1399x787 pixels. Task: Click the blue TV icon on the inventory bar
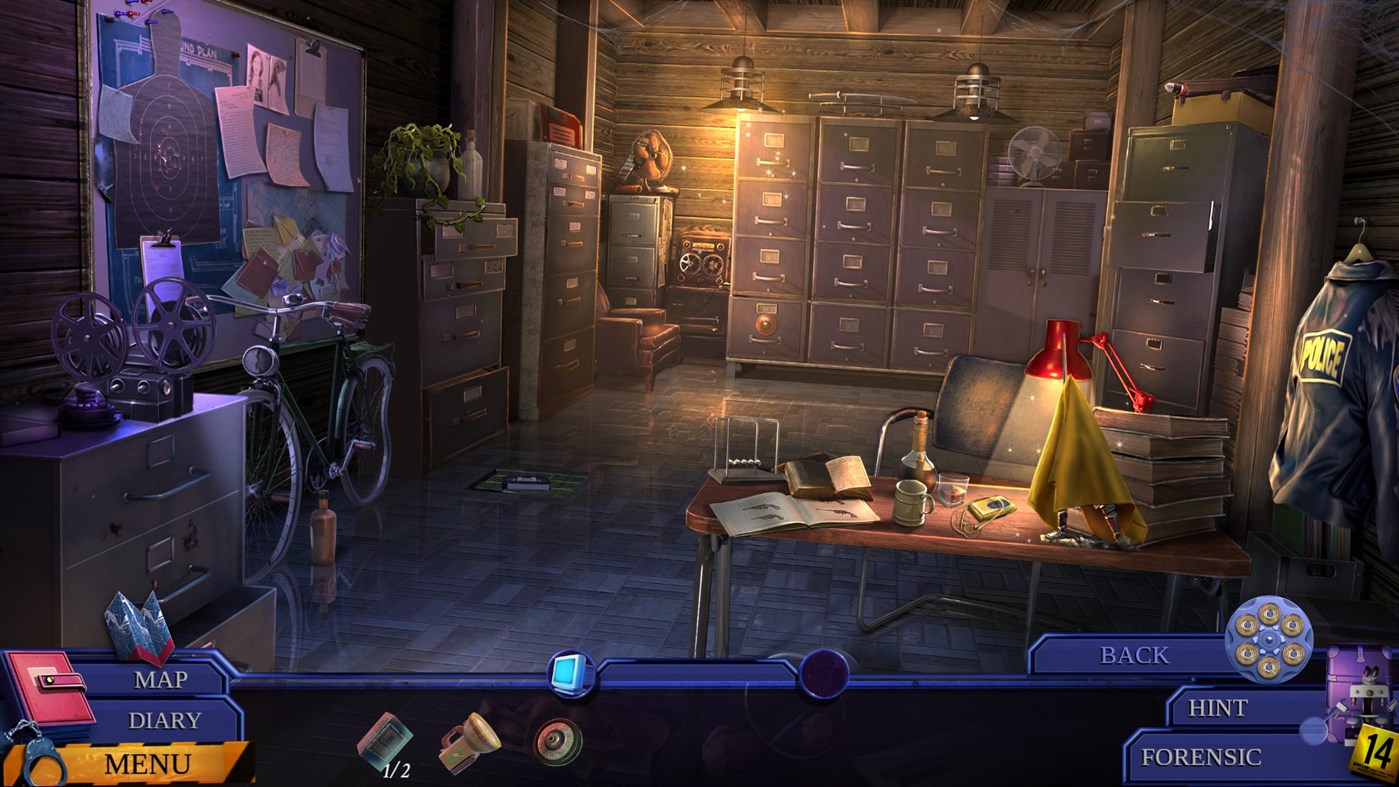point(568,673)
